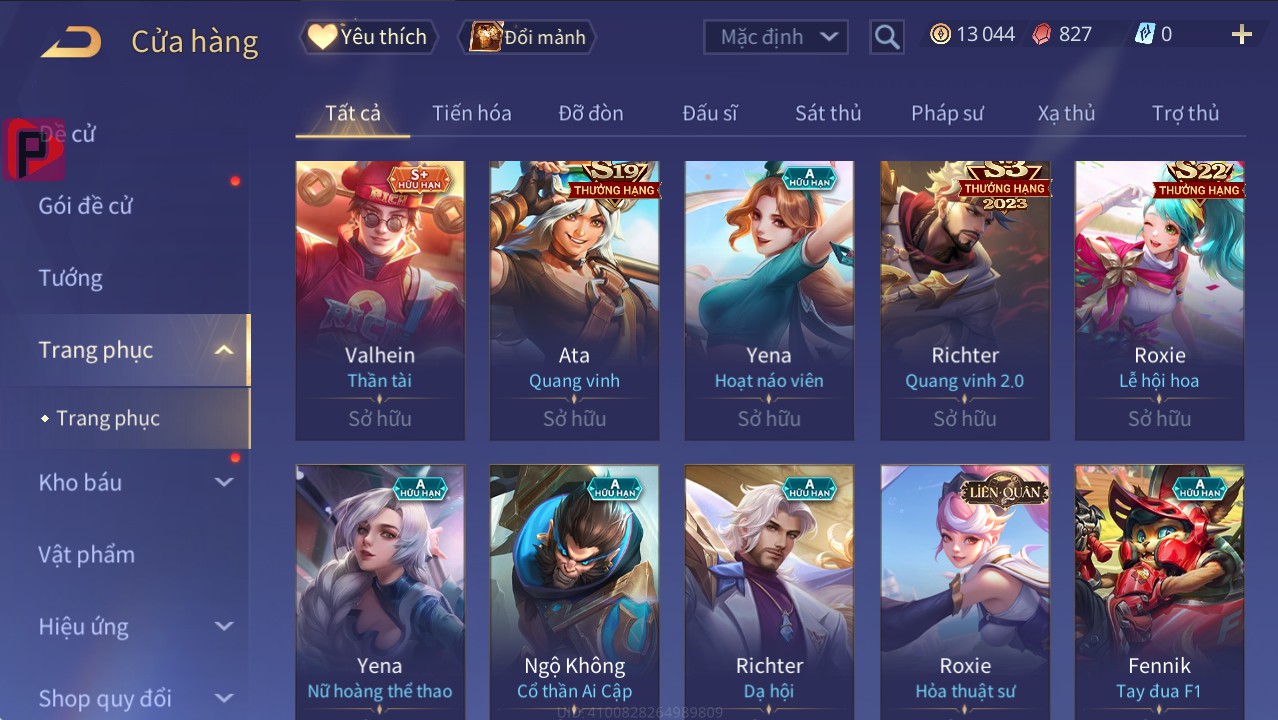Choose the Pháp sư tab
The height and width of the screenshot is (720, 1278).
pyautogui.click(x=946, y=113)
